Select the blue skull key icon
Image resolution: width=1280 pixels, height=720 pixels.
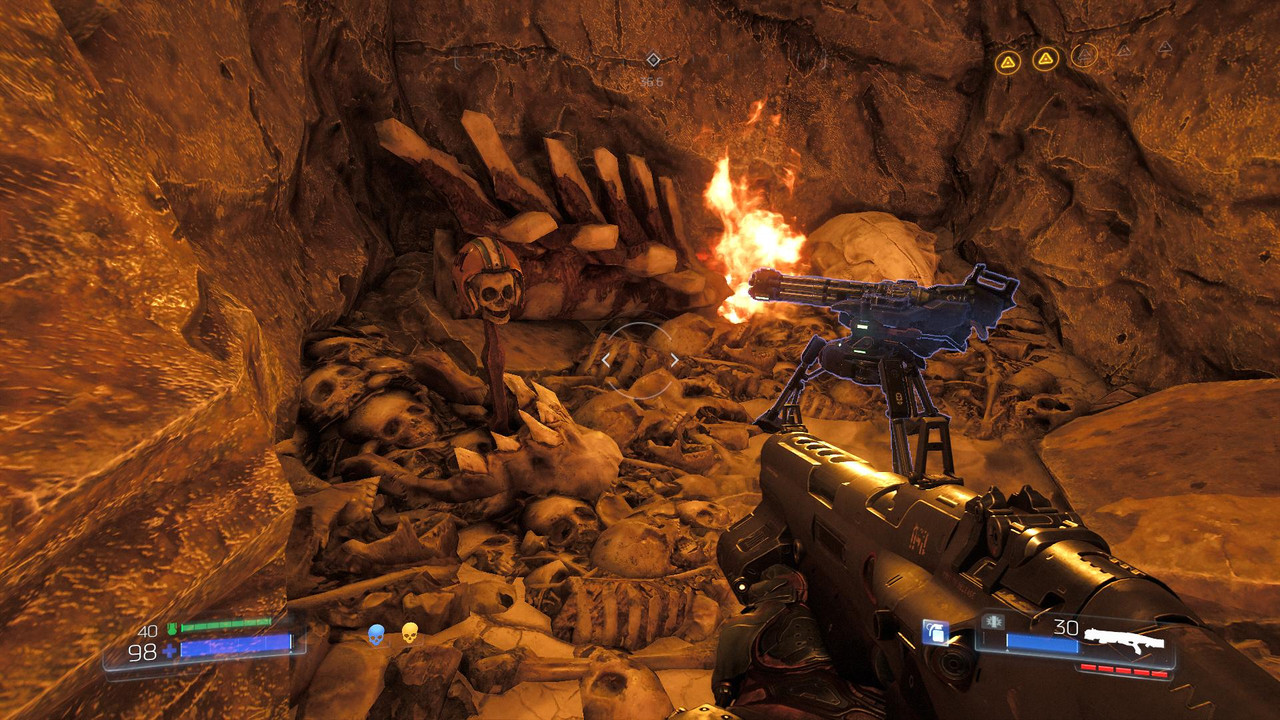click(x=376, y=634)
